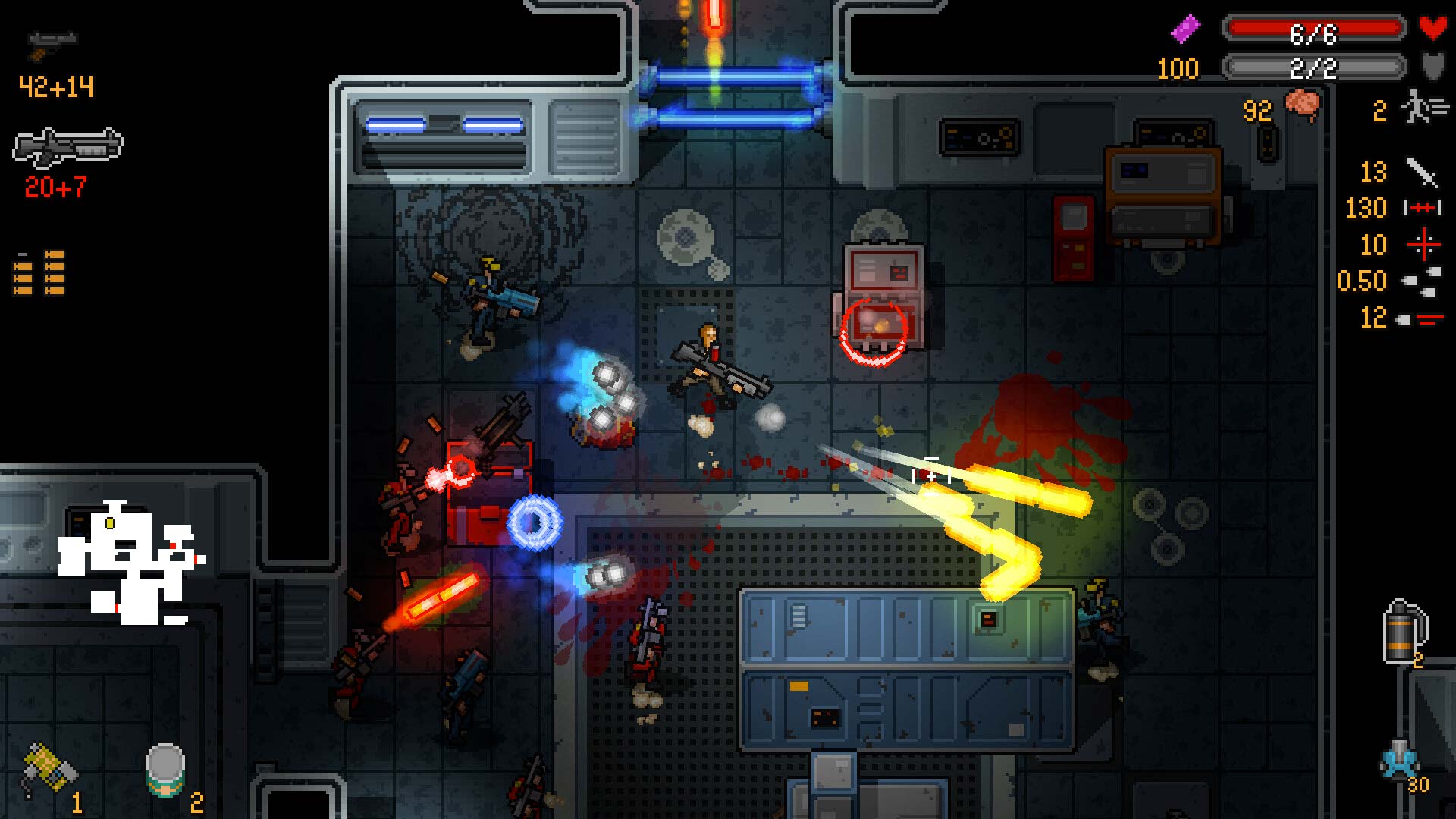Select the bullet speed stat icon
Screen dimensions: 1456x819
point(1420,319)
